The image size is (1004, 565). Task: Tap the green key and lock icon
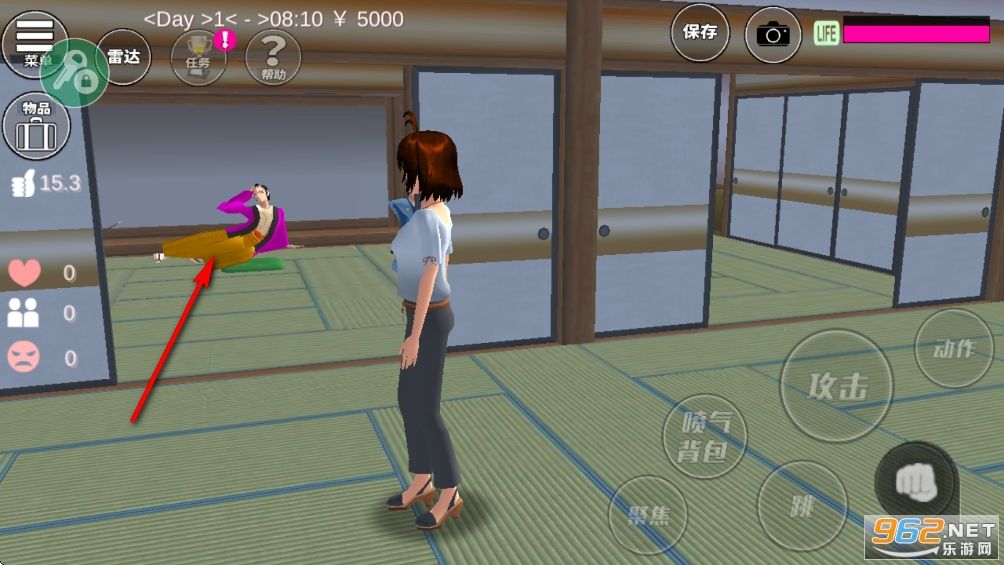point(76,72)
